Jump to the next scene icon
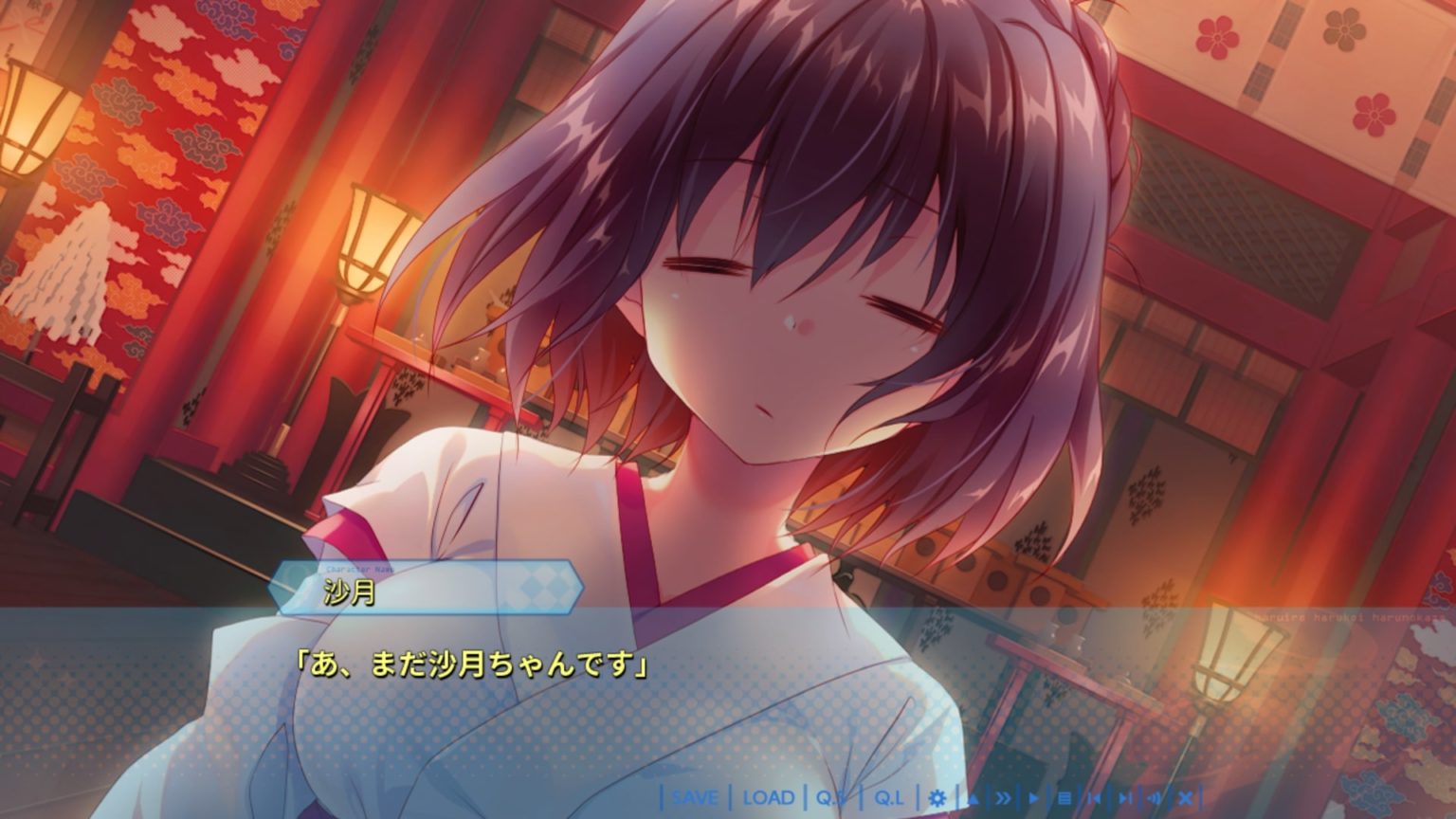Viewport: 1456px width, 819px height. (x=1124, y=797)
